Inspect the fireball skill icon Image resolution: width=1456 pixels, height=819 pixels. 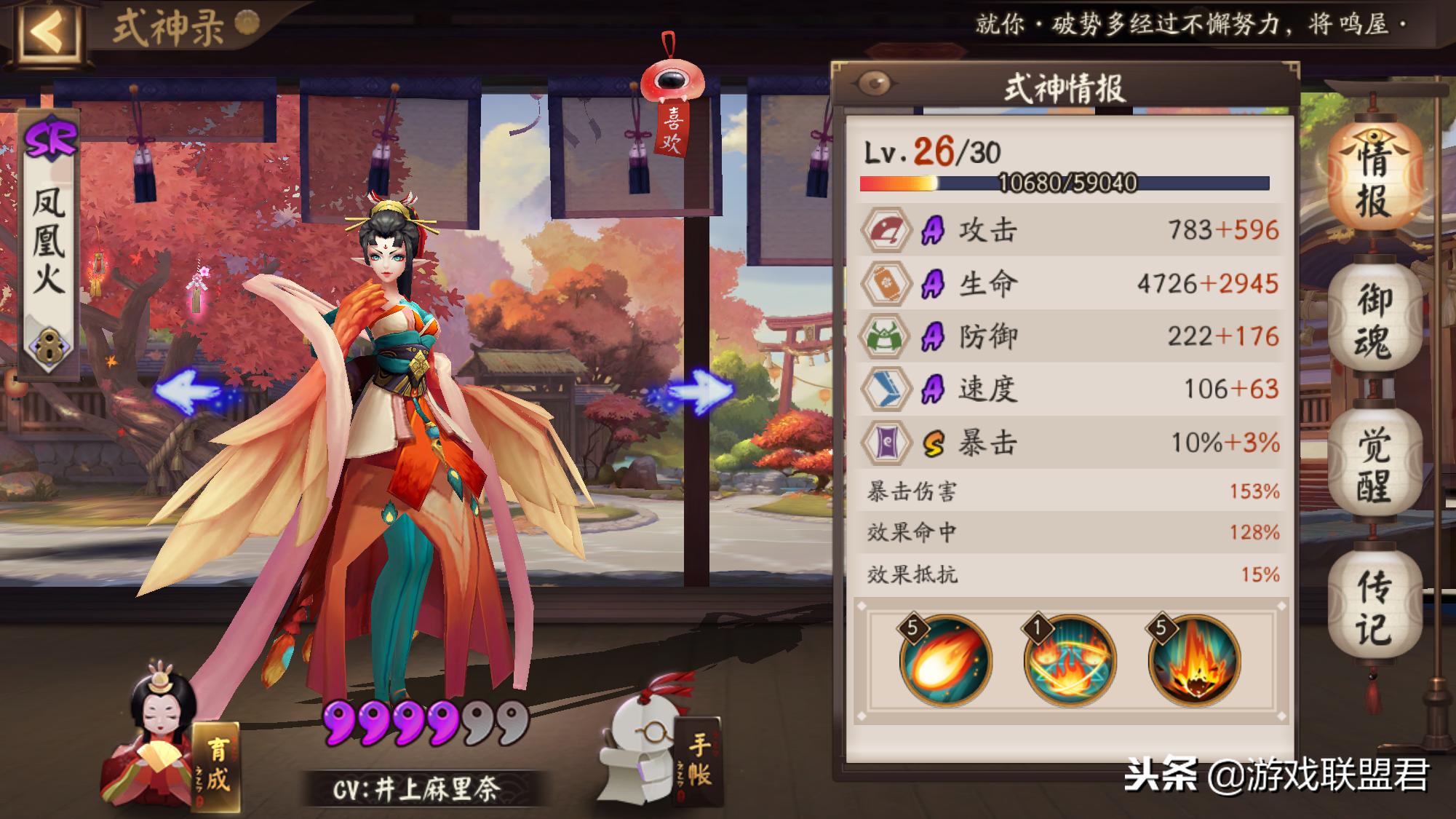(945, 661)
